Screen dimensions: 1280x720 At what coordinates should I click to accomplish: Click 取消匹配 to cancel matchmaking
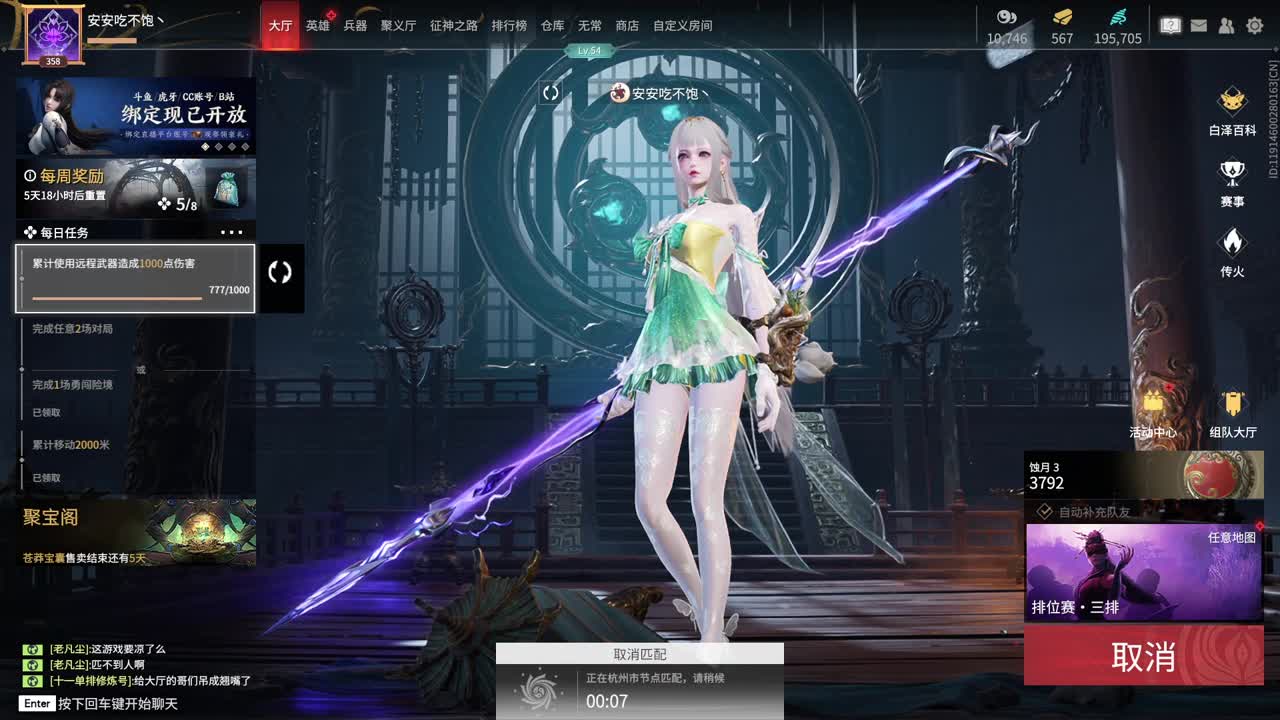pos(640,654)
